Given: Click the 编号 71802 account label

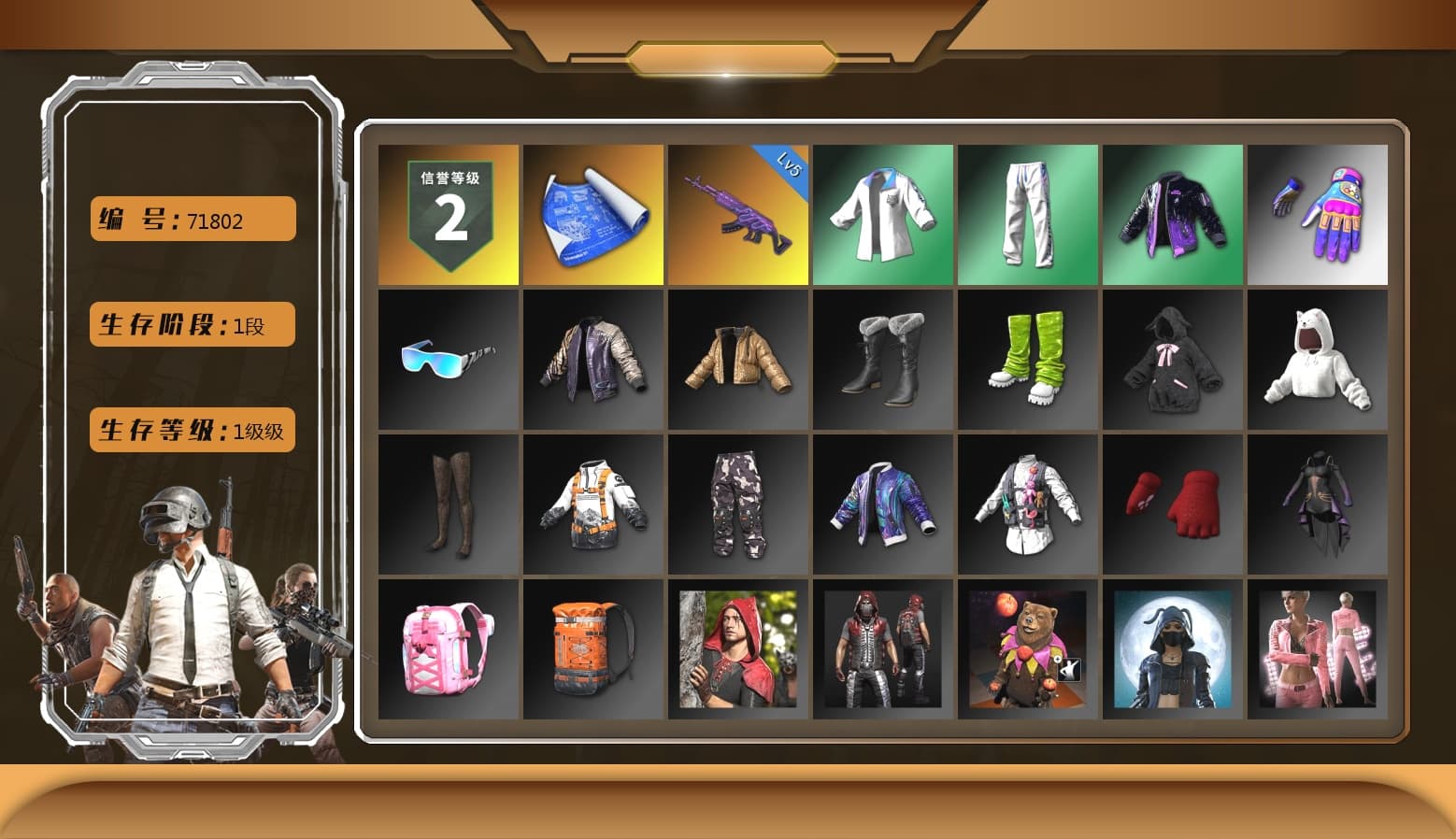Looking at the screenshot, I should tap(192, 219).
